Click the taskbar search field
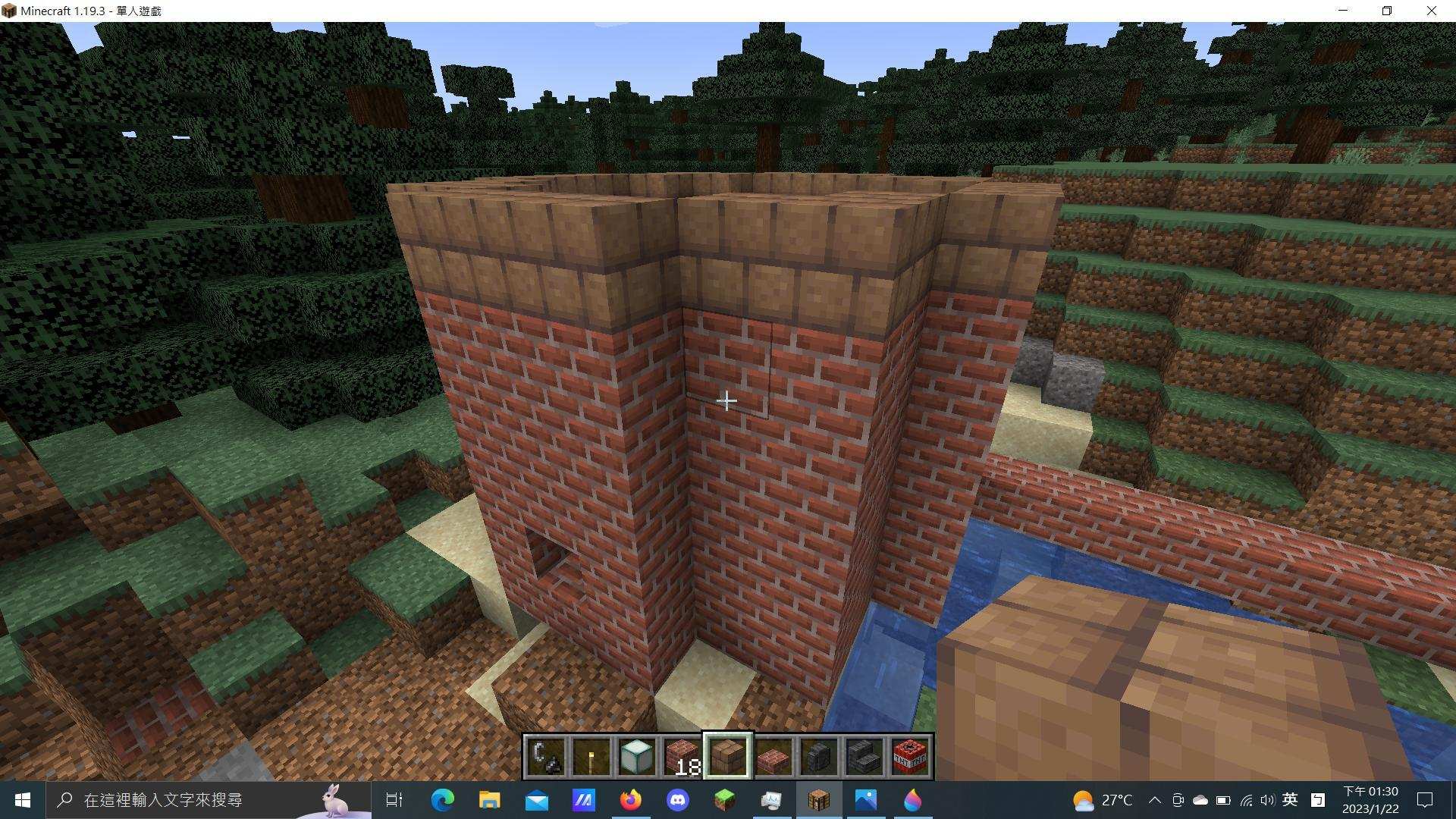The height and width of the screenshot is (819, 1456). pos(190,799)
